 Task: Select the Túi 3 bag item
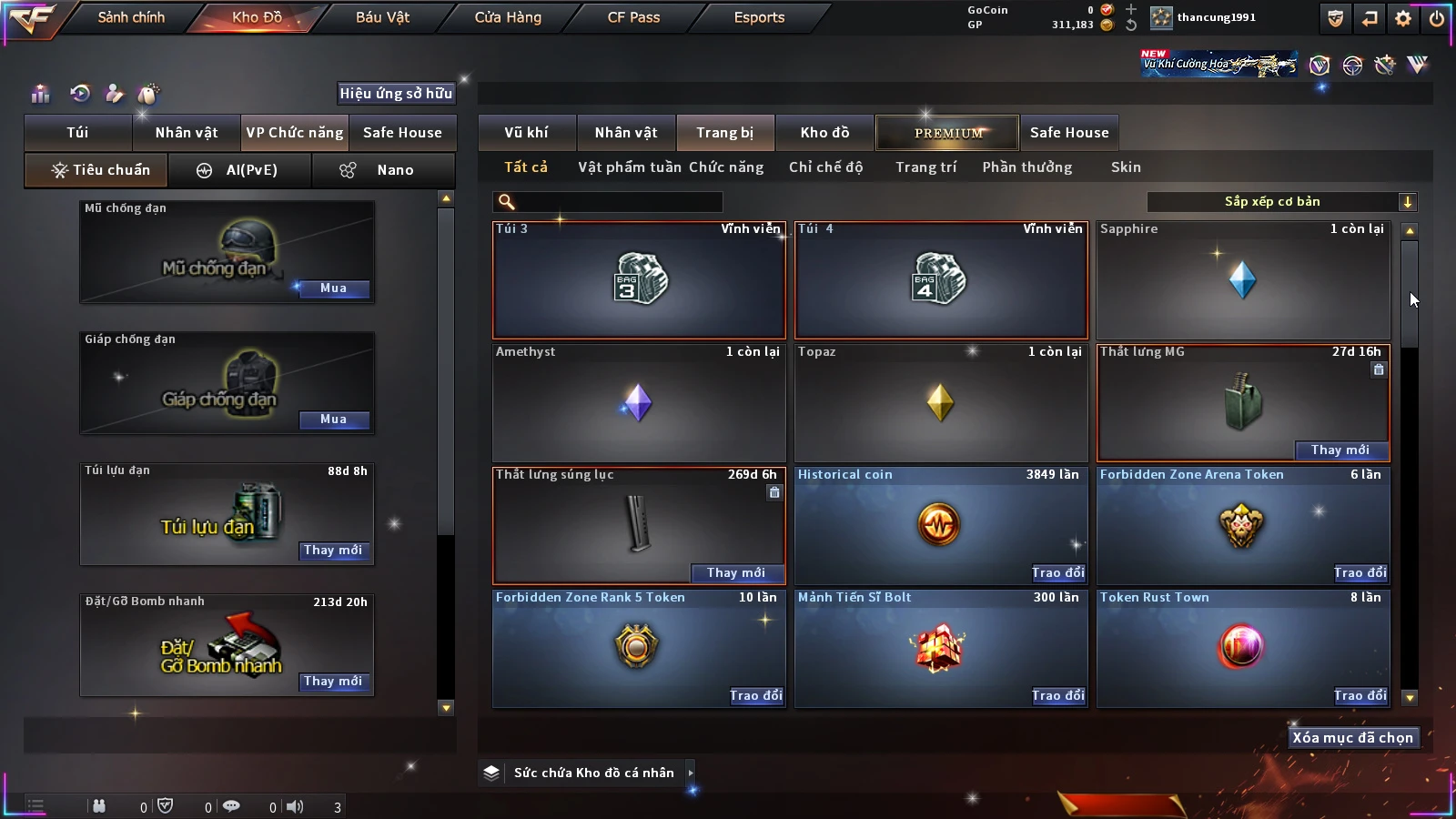tap(639, 279)
